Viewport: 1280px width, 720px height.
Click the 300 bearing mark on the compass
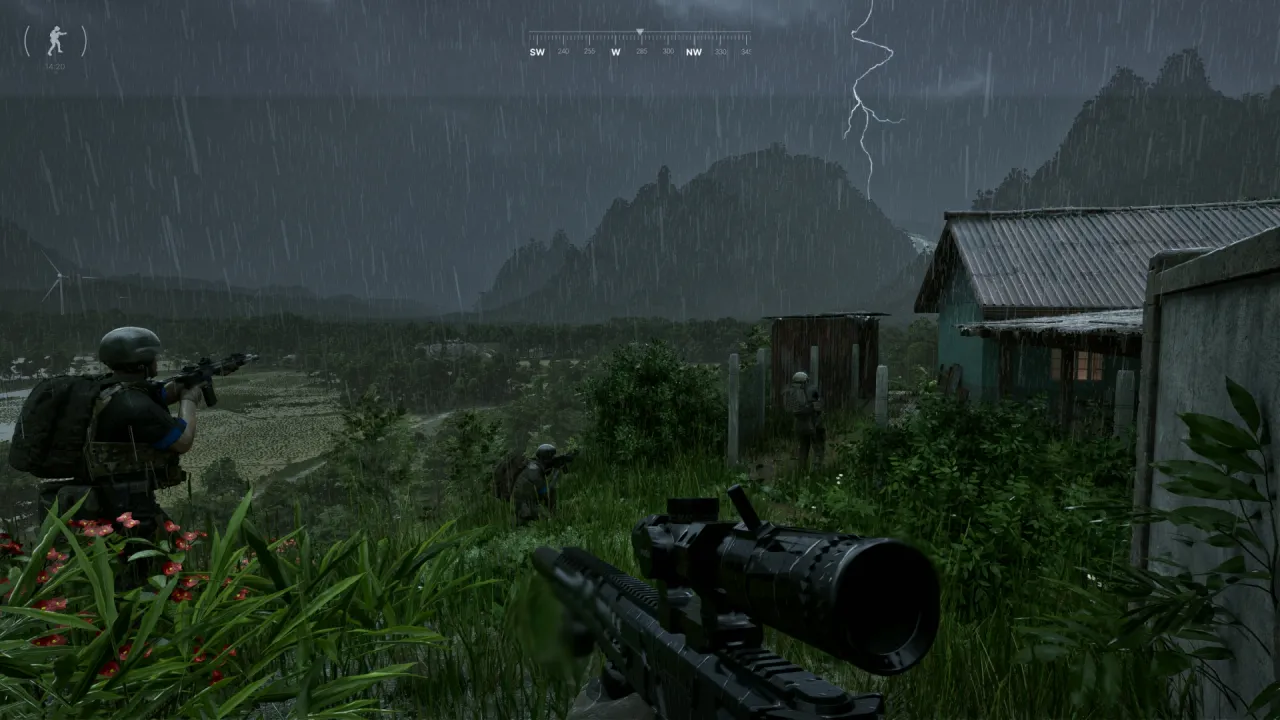(x=668, y=52)
